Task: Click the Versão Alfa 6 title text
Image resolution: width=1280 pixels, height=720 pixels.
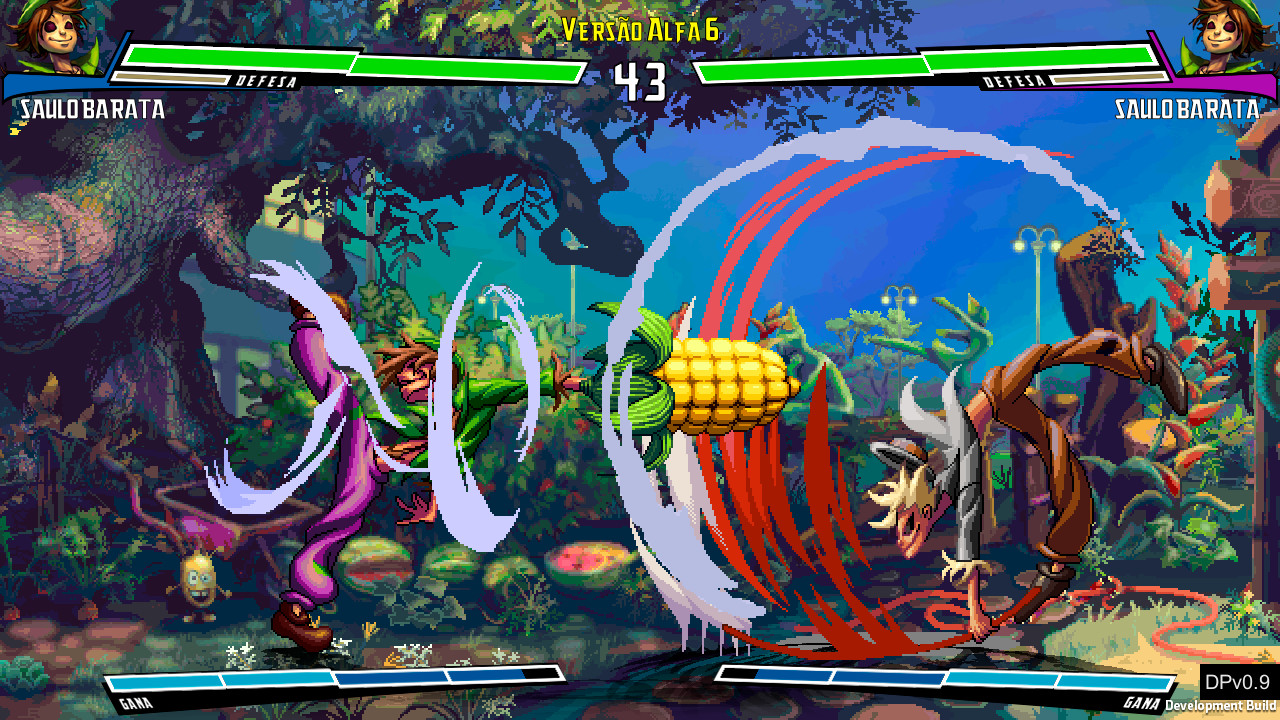Action: point(640,30)
